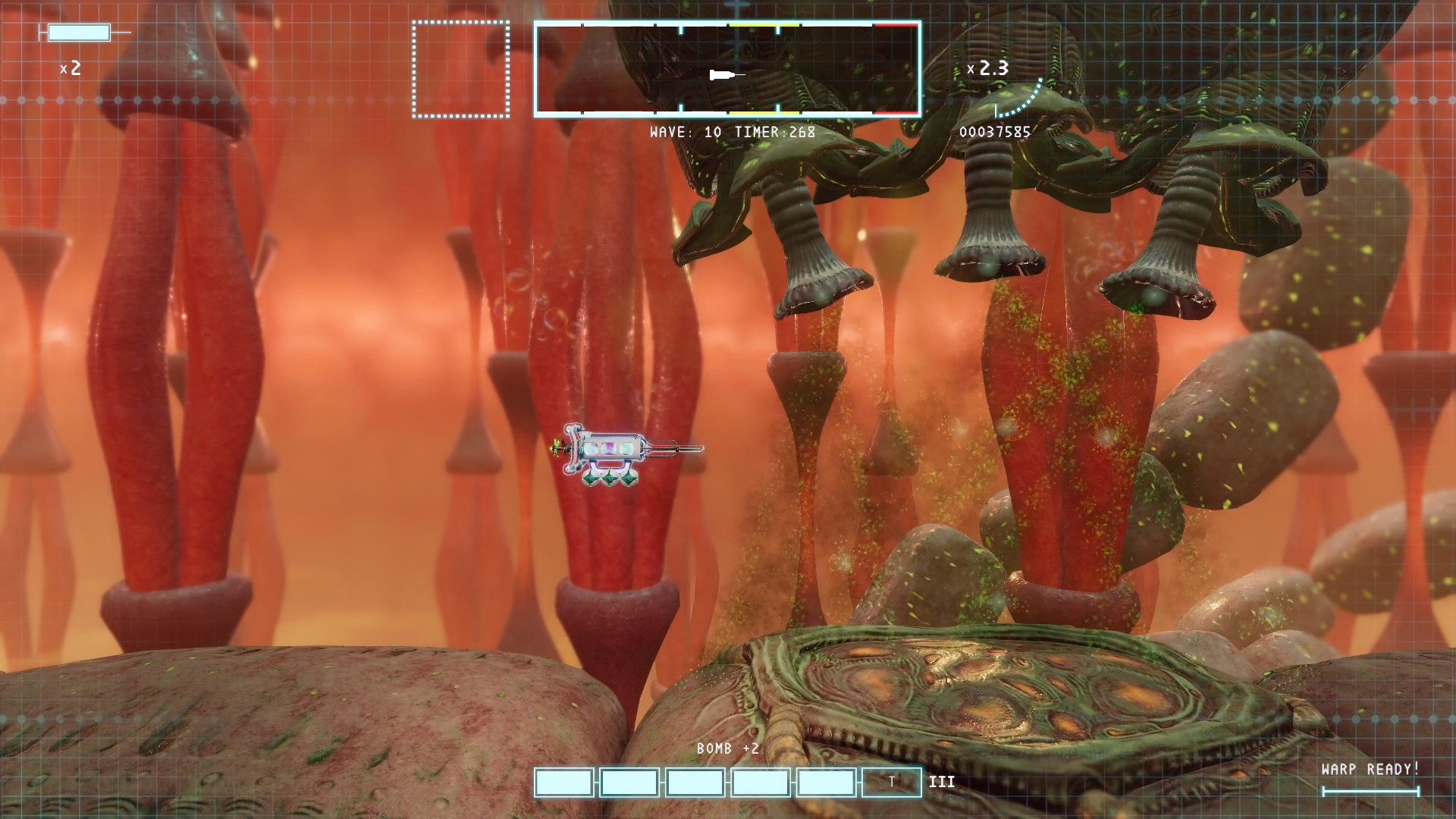1456x819 pixels.
Task: Click the first bomb slot icon
Action: coord(564,783)
